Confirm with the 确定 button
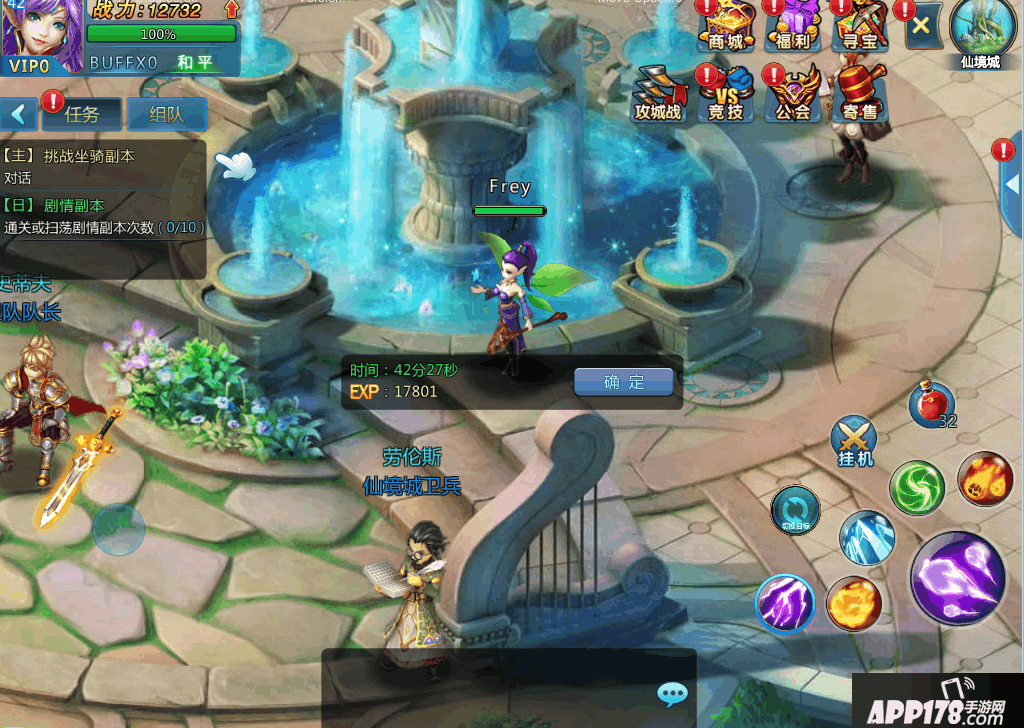The image size is (1024, 728). point(624,382)
